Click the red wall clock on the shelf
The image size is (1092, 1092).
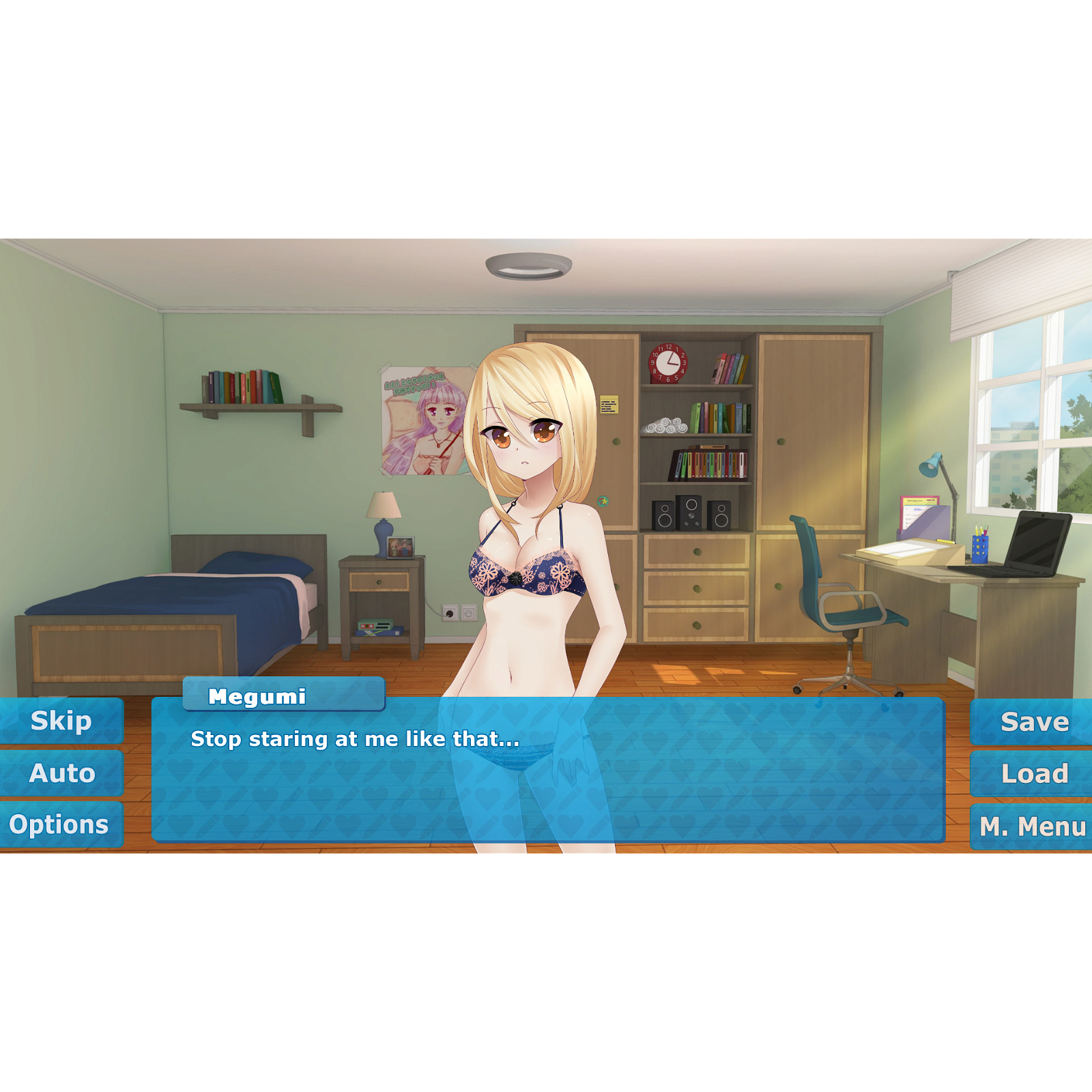click(667, 362)
